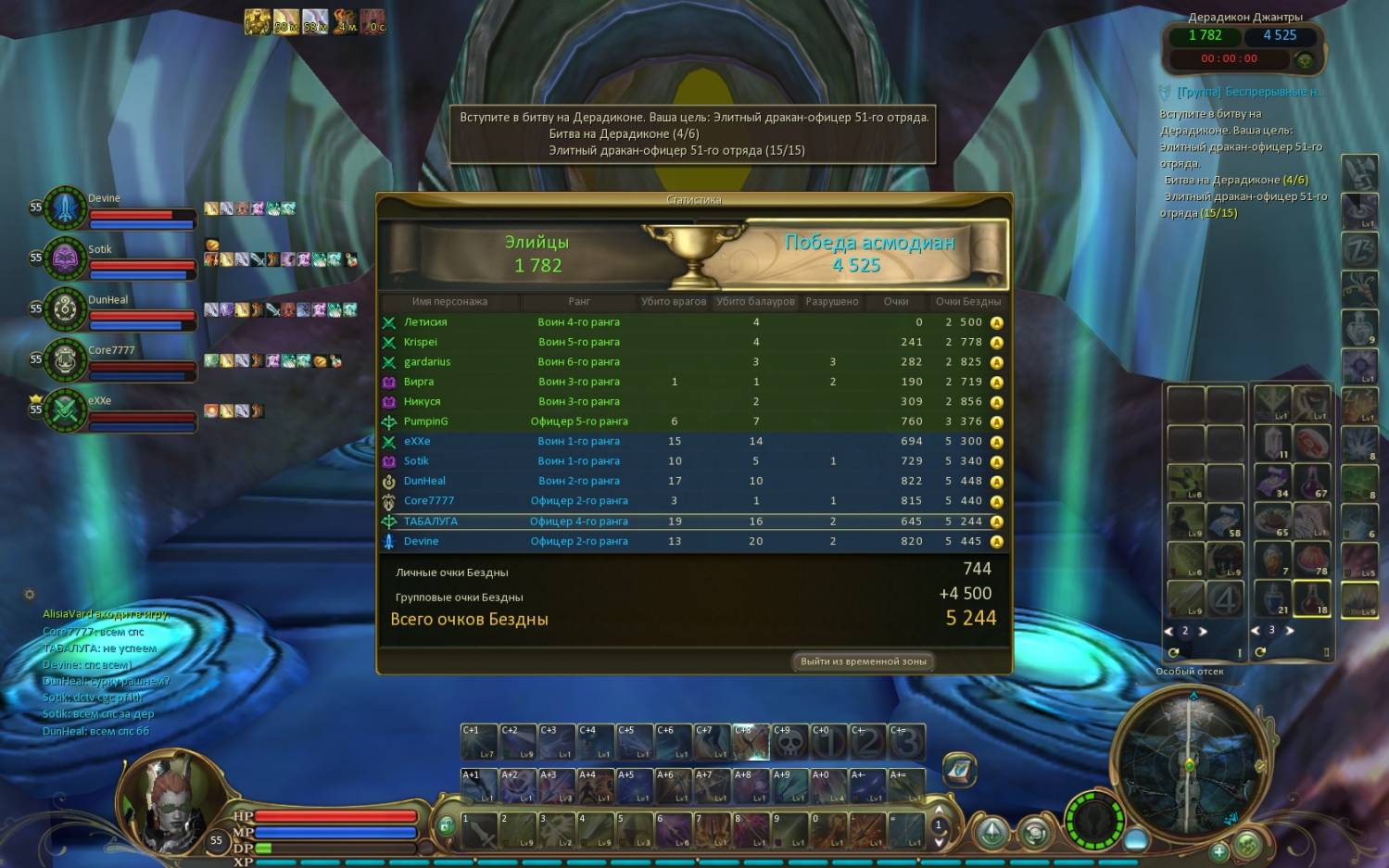
Task: Select DunHeal's party frame
Action: coord(65,308)
